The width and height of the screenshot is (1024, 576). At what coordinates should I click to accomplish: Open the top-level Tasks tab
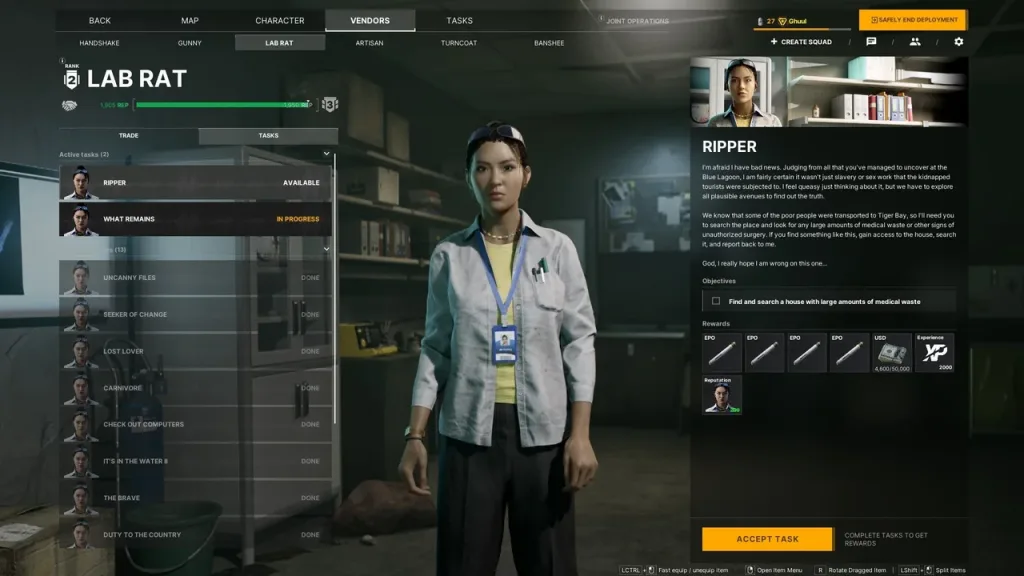click(460, 20)
